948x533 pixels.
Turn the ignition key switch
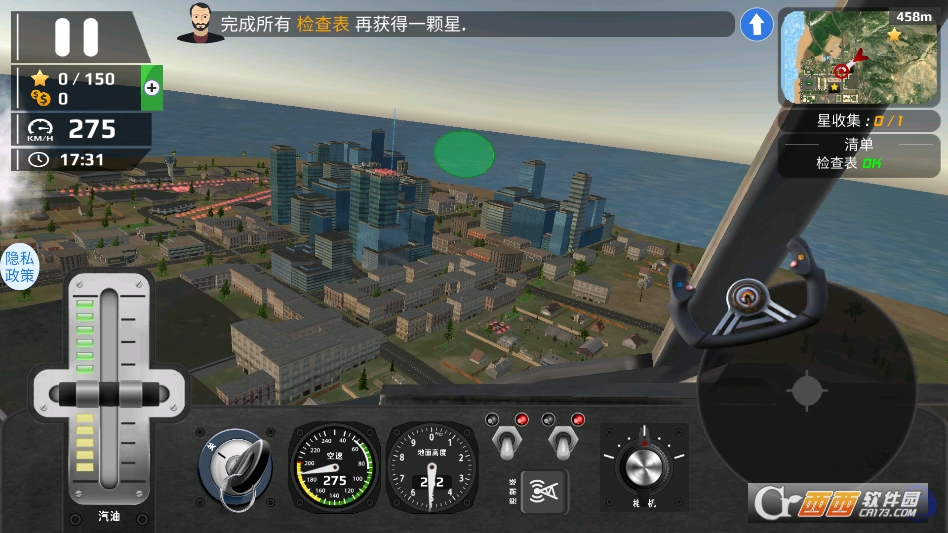click(236, 468)
